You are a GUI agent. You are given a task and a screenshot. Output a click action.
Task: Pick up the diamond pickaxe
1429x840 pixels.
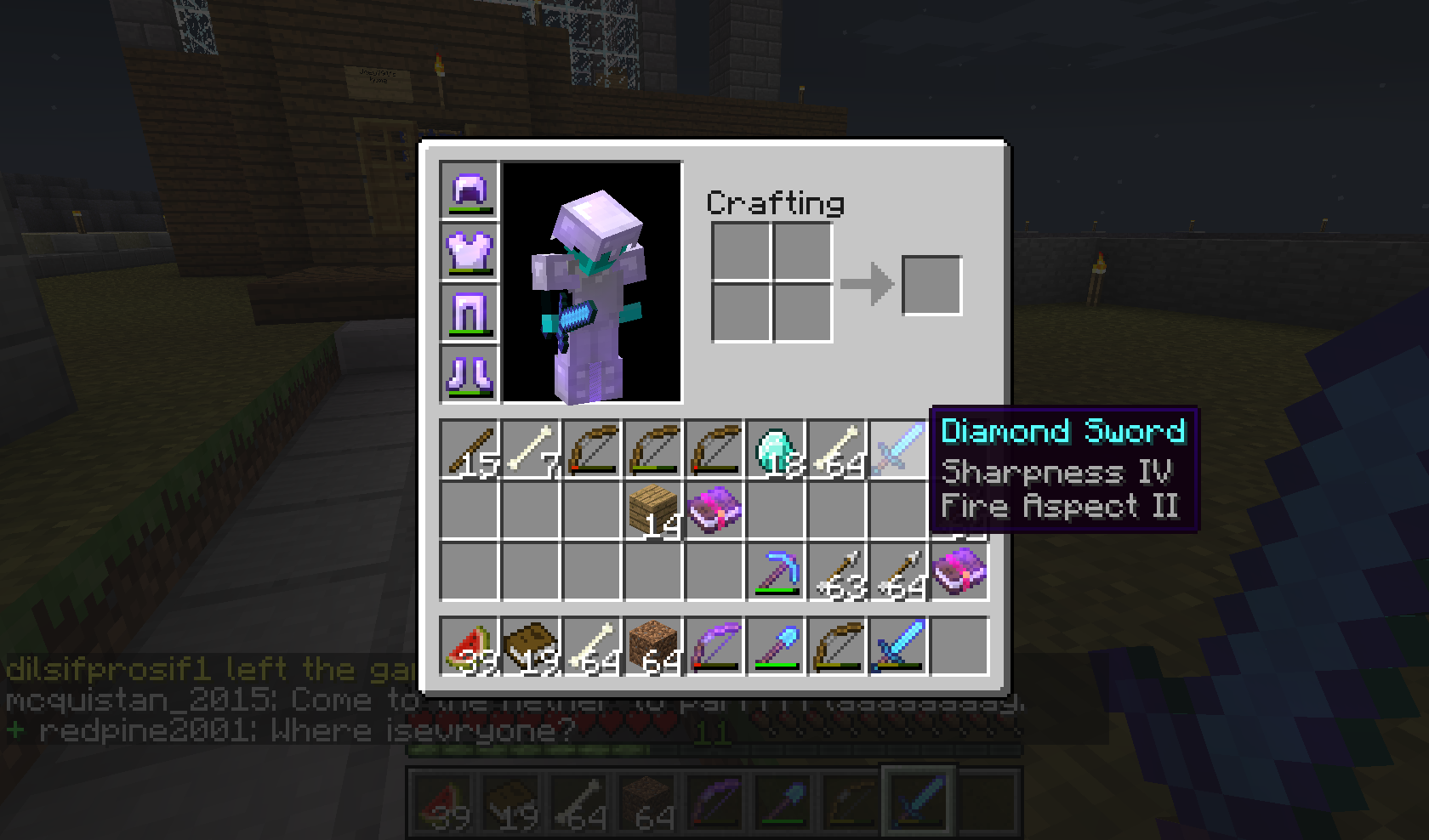(774, 571)
